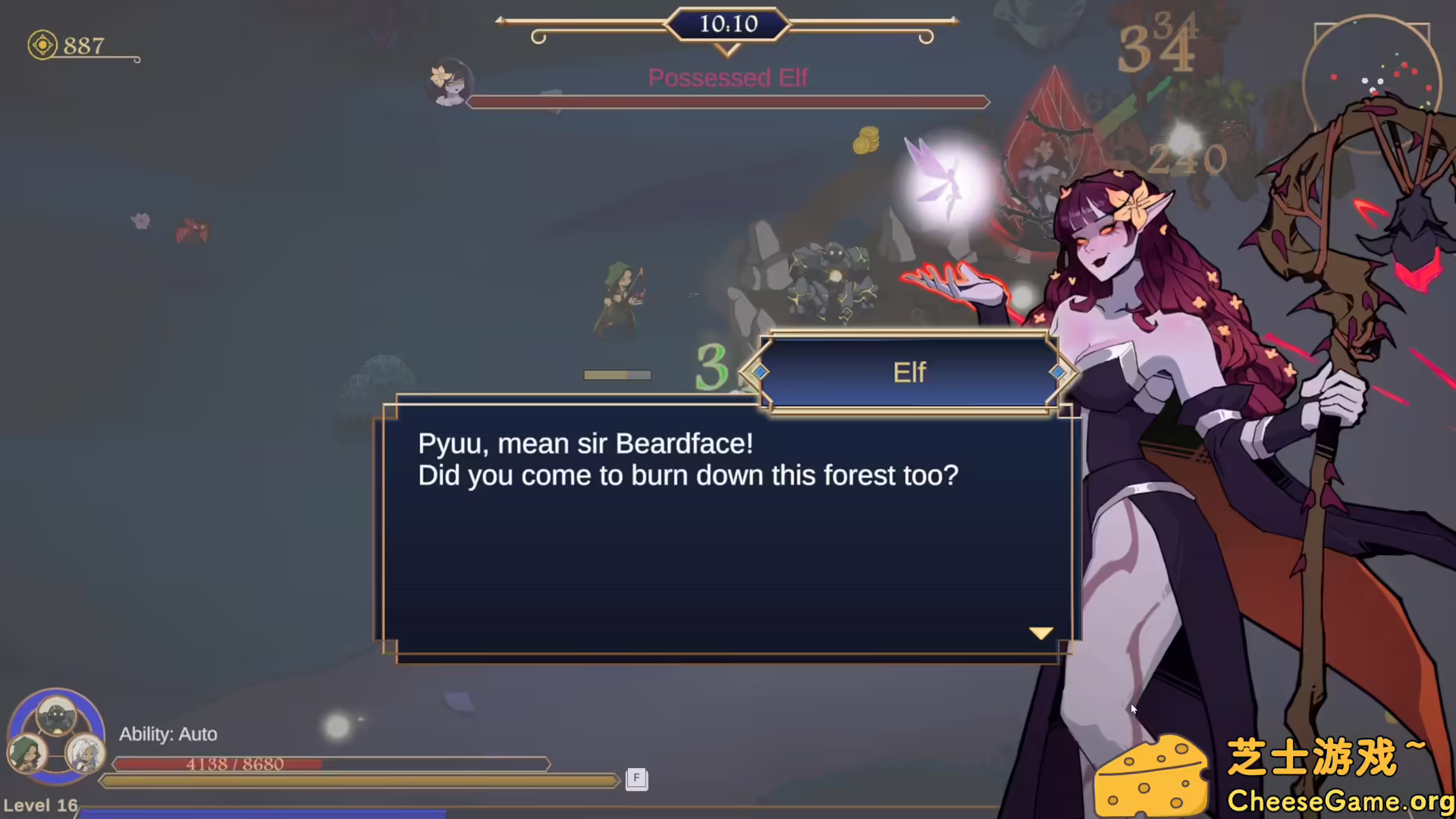This screenshot has height=819, width=1456.
Task: Open the circular minimap
Action: 1371,85
